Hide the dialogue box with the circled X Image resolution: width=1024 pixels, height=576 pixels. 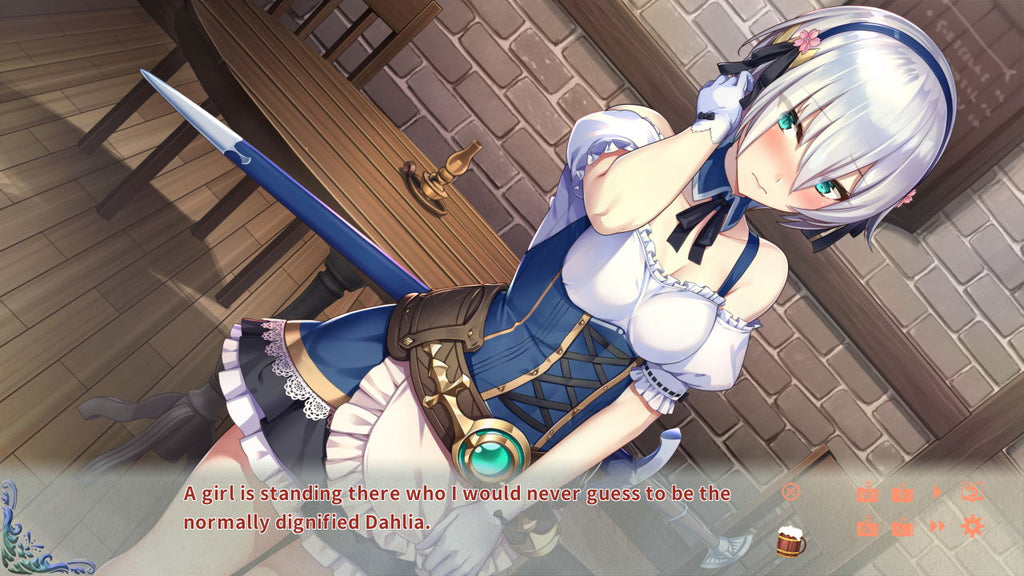coord(791,492)
